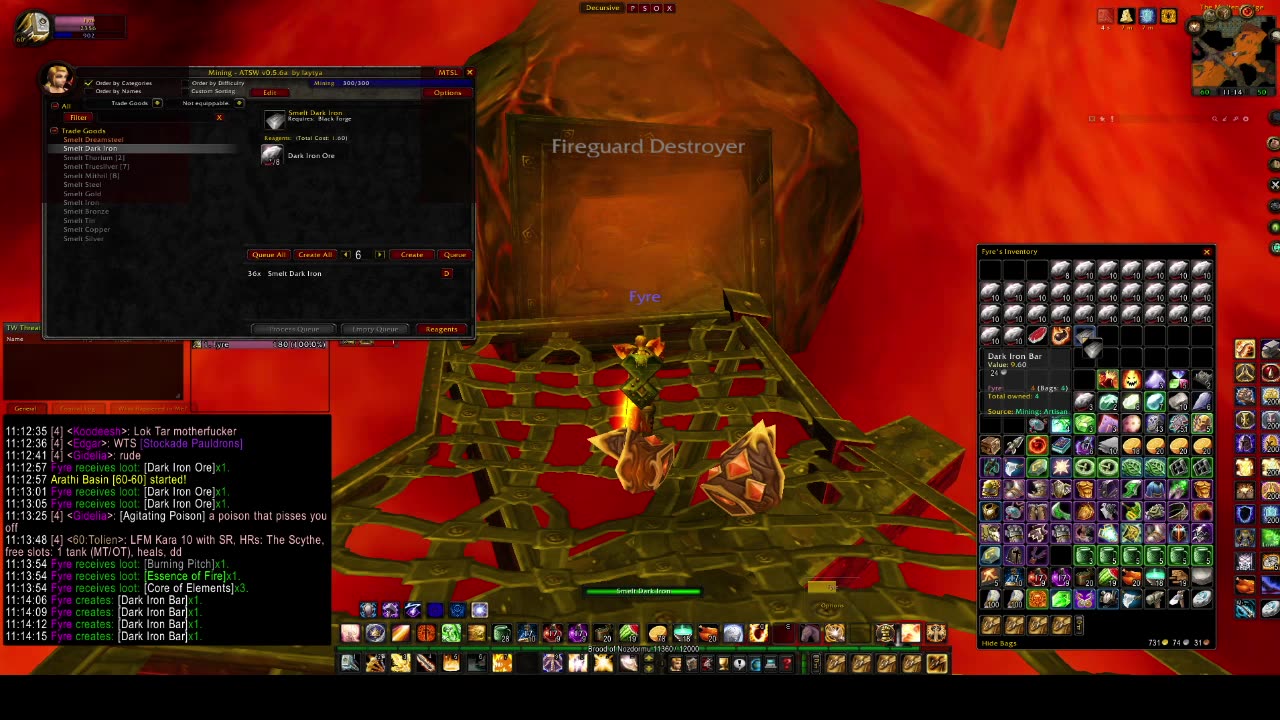This screenshot has width=1280, height=720.
Task: Click the Reagents button in the Mining window
Action: tap(441, 329)
